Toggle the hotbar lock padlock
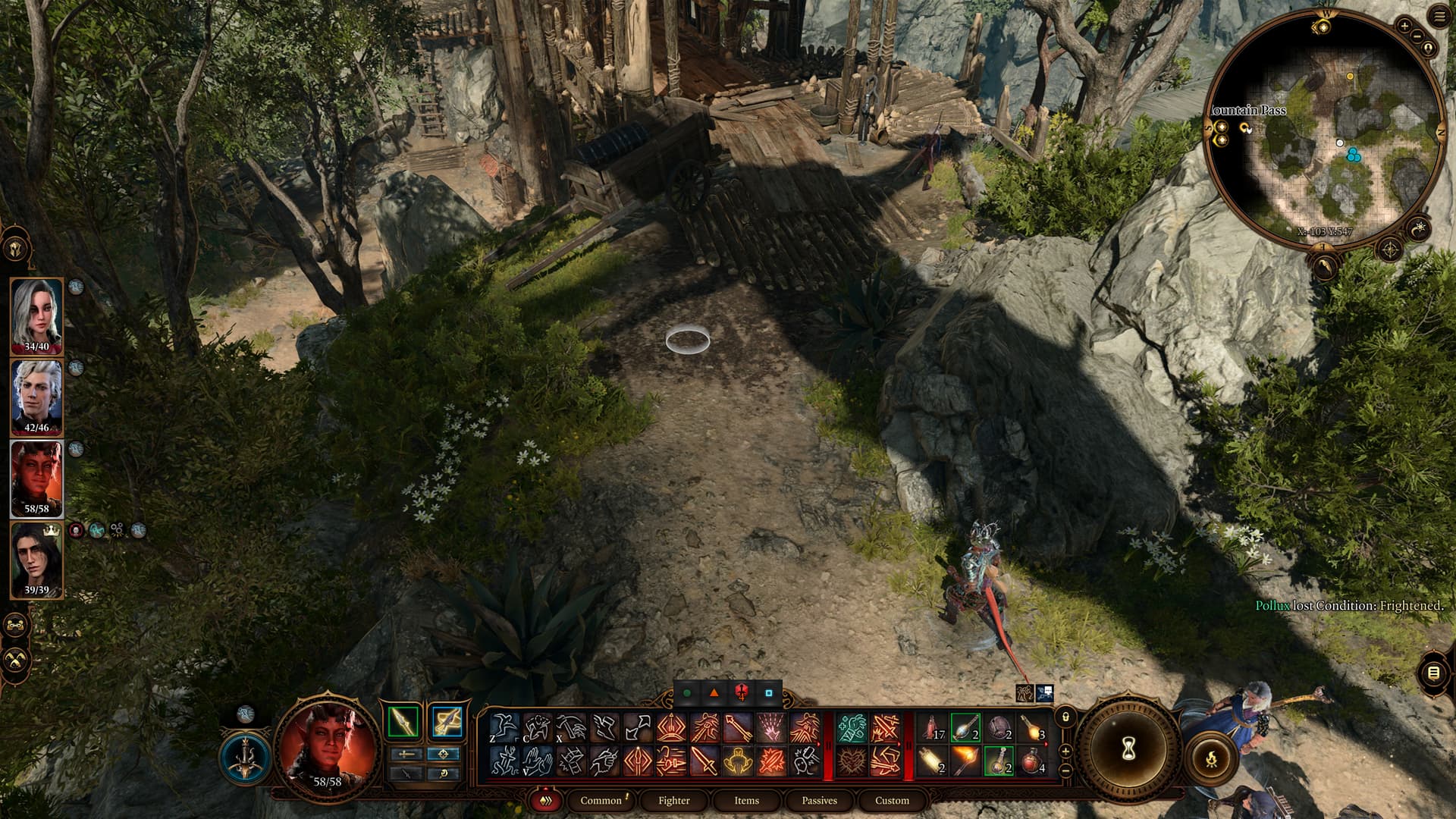 coord(1065,717)
